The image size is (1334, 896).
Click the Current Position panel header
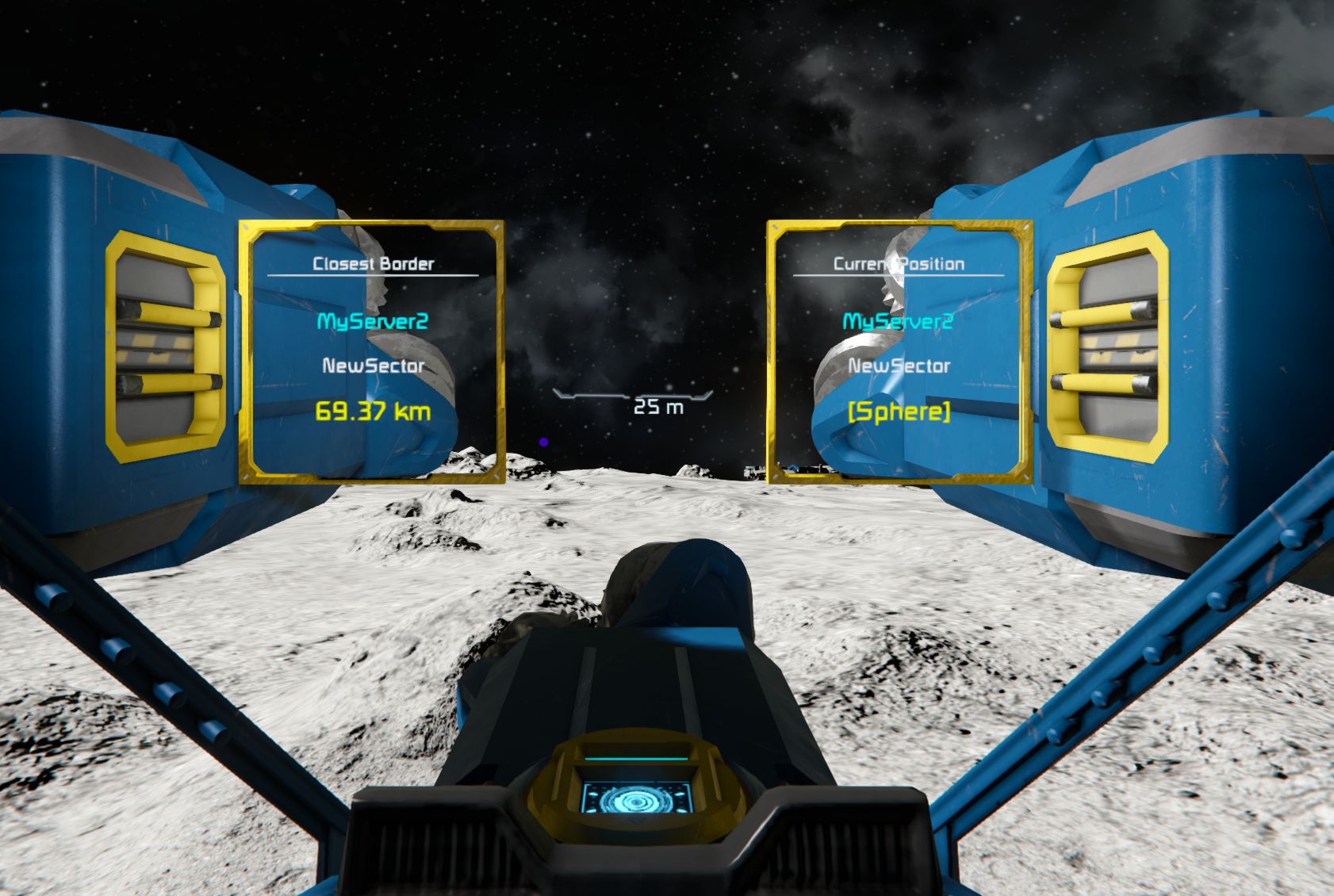coord(898,262)
